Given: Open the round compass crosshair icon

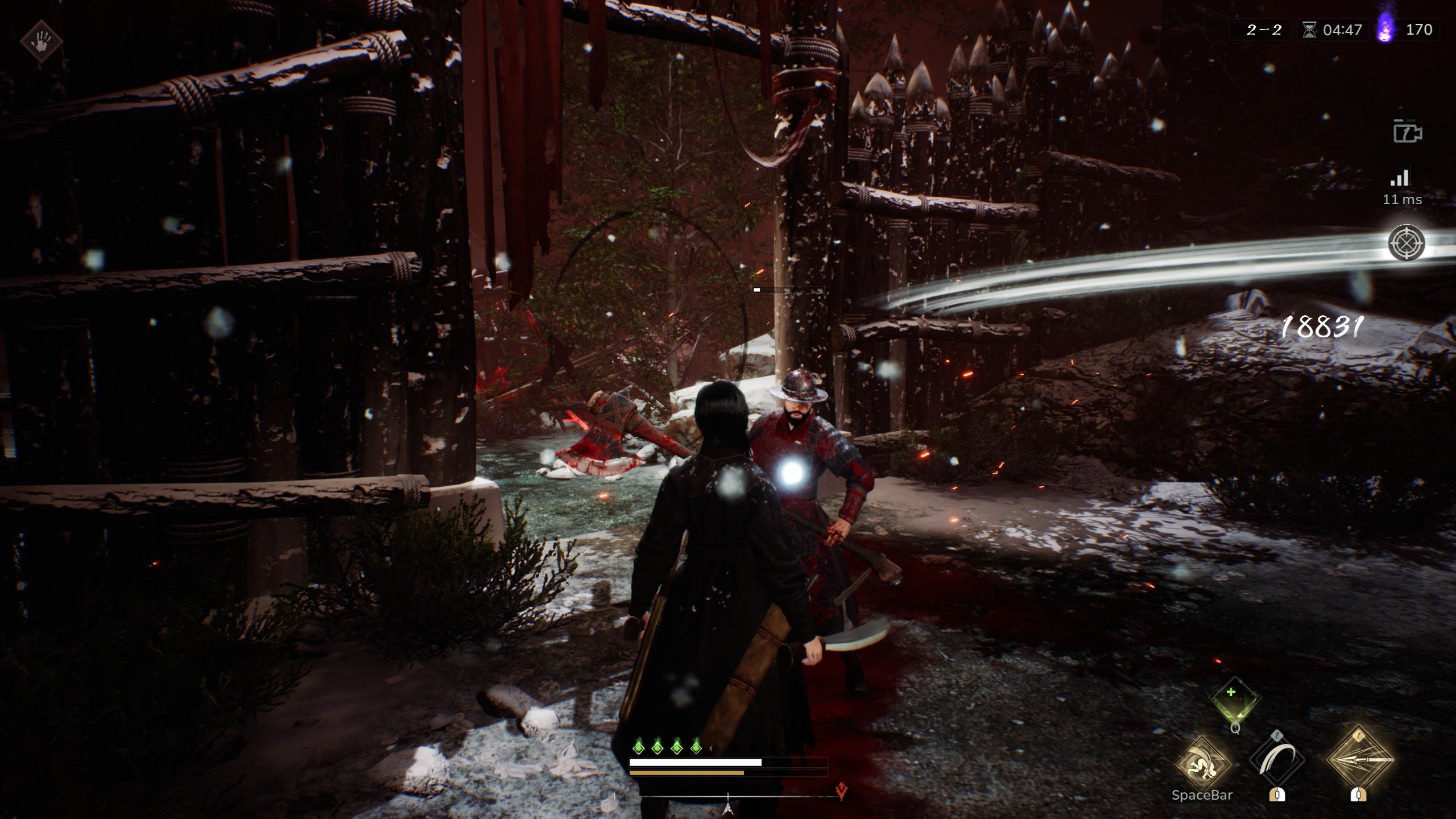Looking at the screenshot, I should click(x=1407, y=243).
